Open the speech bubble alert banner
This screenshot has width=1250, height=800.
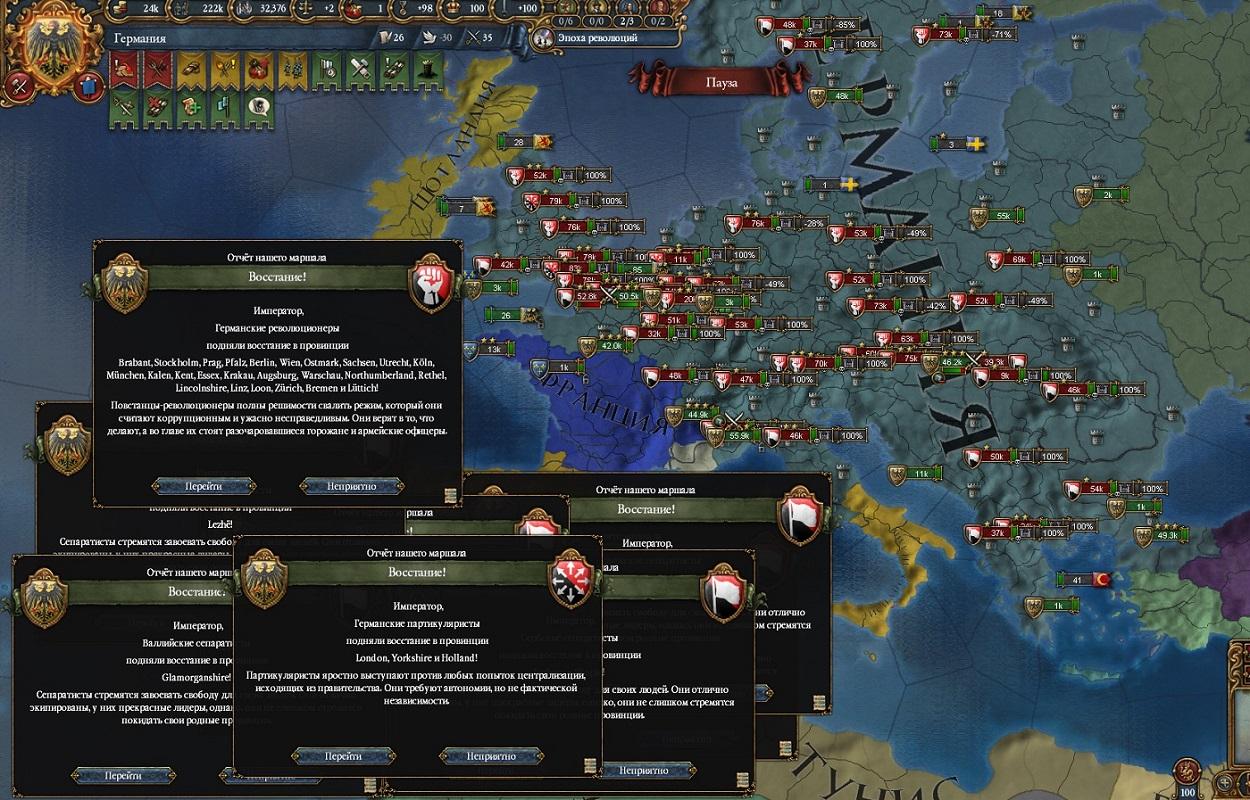coord(257,103)
